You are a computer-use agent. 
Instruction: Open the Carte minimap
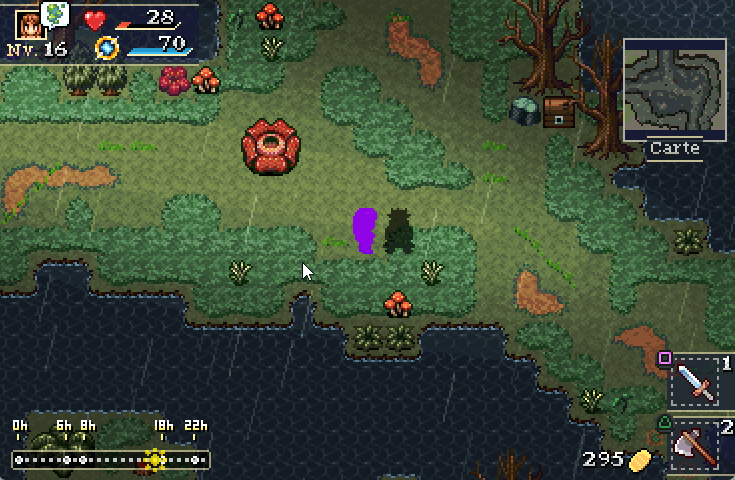[675, 90]
